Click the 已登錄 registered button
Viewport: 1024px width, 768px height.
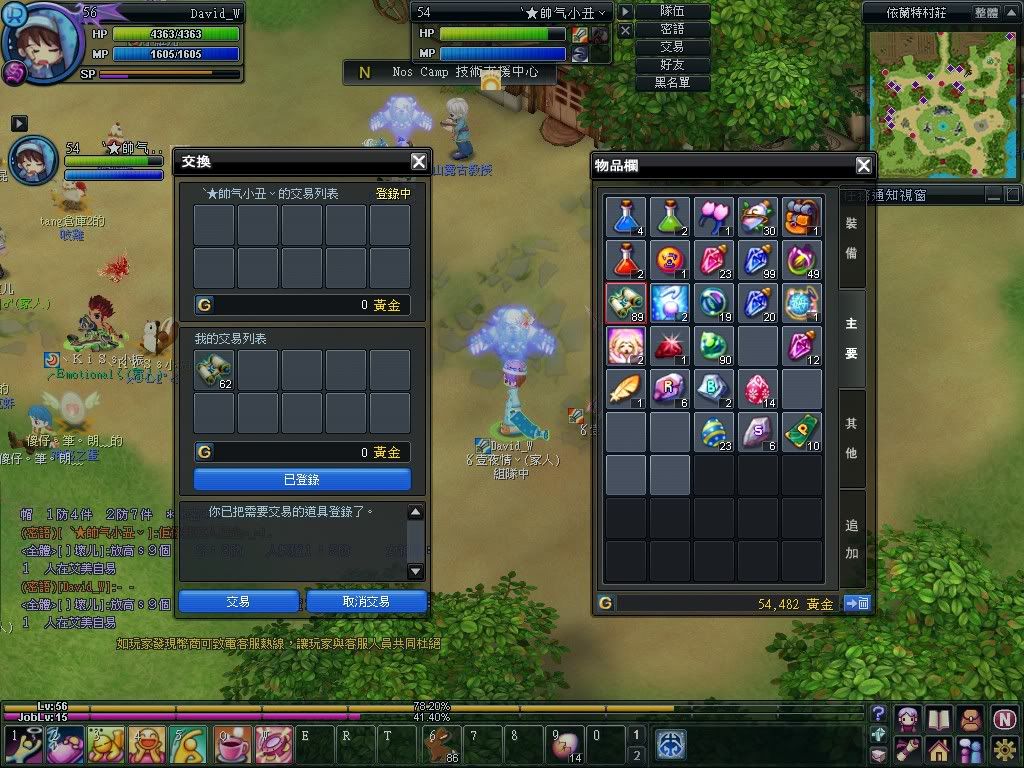302,480
